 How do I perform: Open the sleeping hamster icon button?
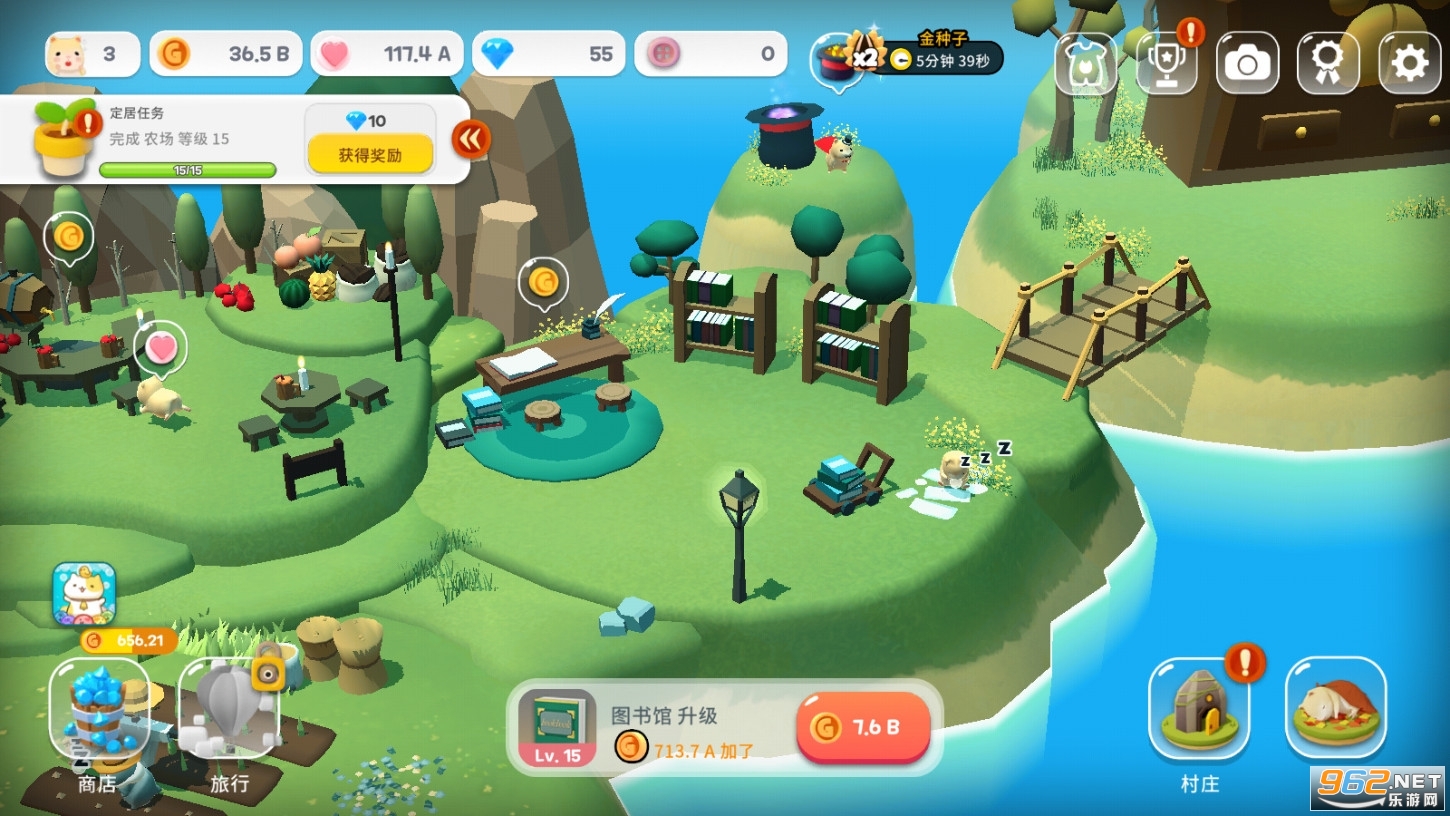pyautogui.click(x=1335, y=708)
